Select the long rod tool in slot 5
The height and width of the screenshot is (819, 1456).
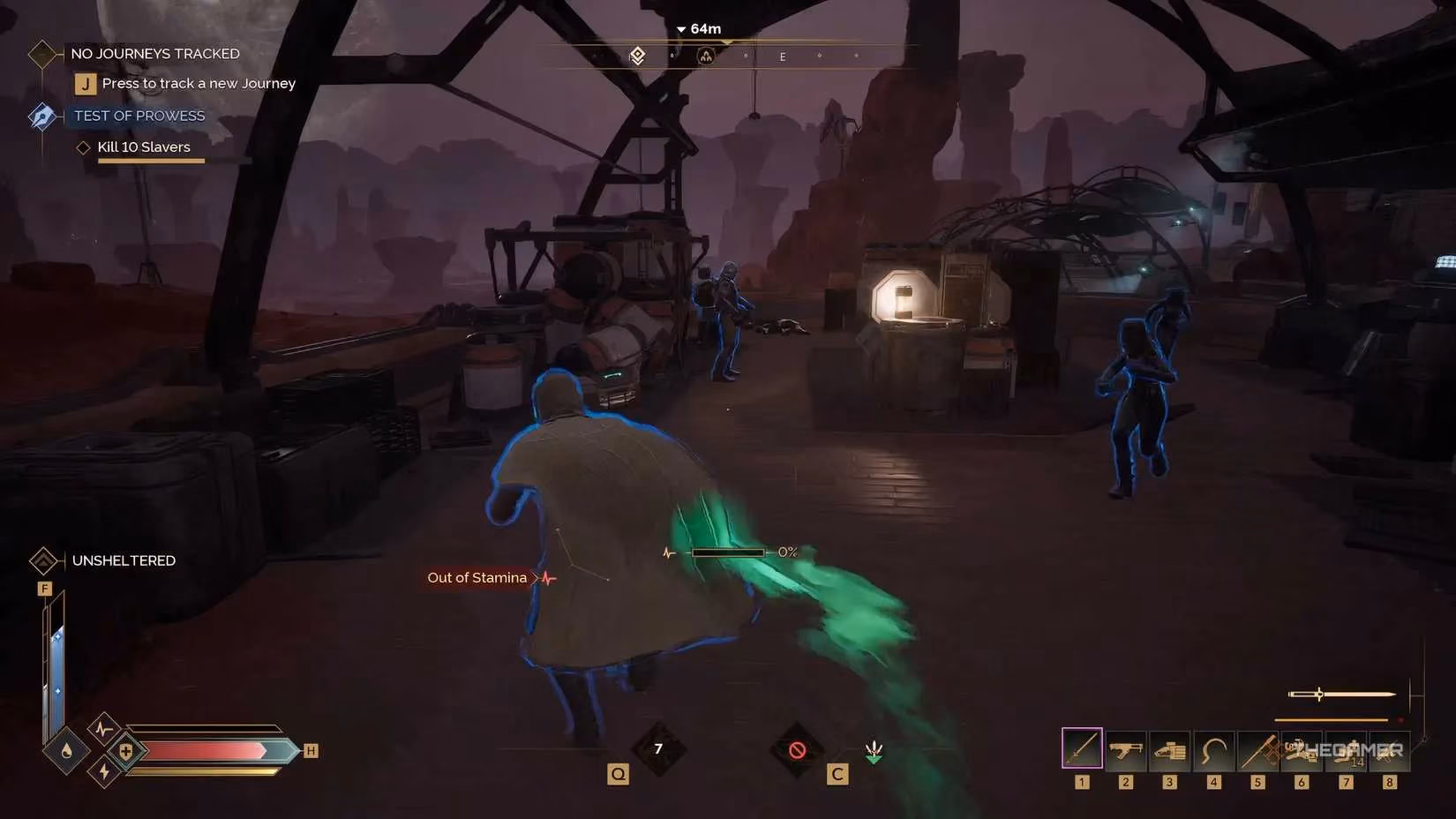[1257, 751]
